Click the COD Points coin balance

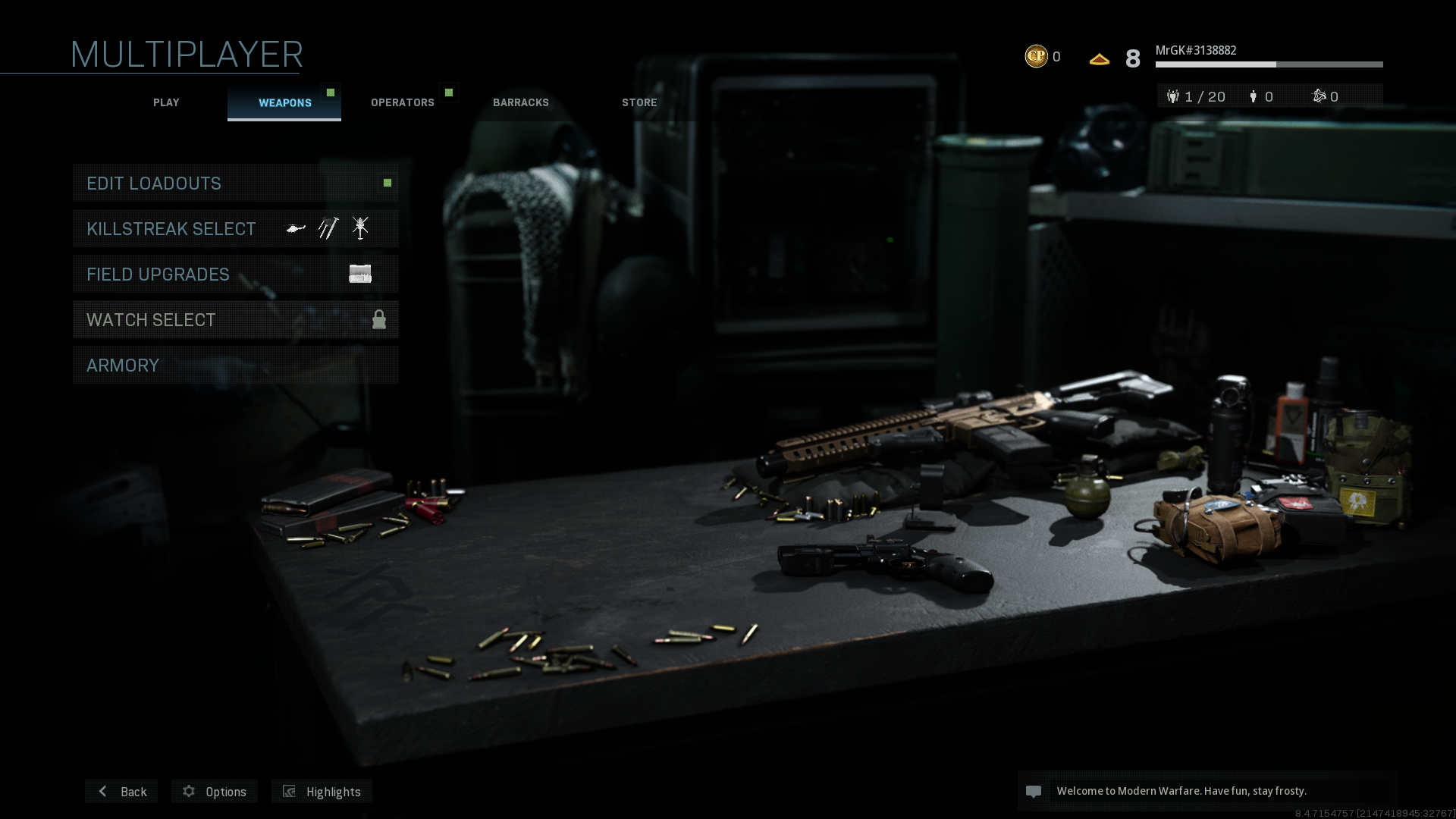[1042, 57]
